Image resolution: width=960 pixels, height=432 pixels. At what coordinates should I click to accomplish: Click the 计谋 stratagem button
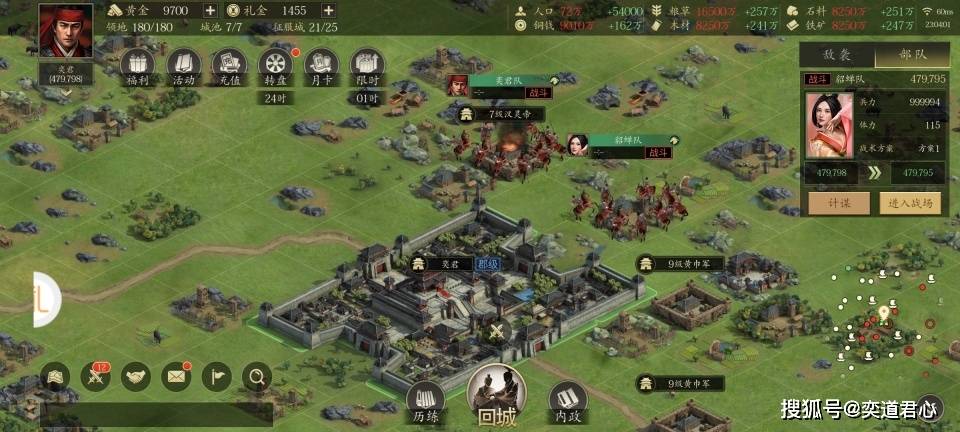[836, 203]
